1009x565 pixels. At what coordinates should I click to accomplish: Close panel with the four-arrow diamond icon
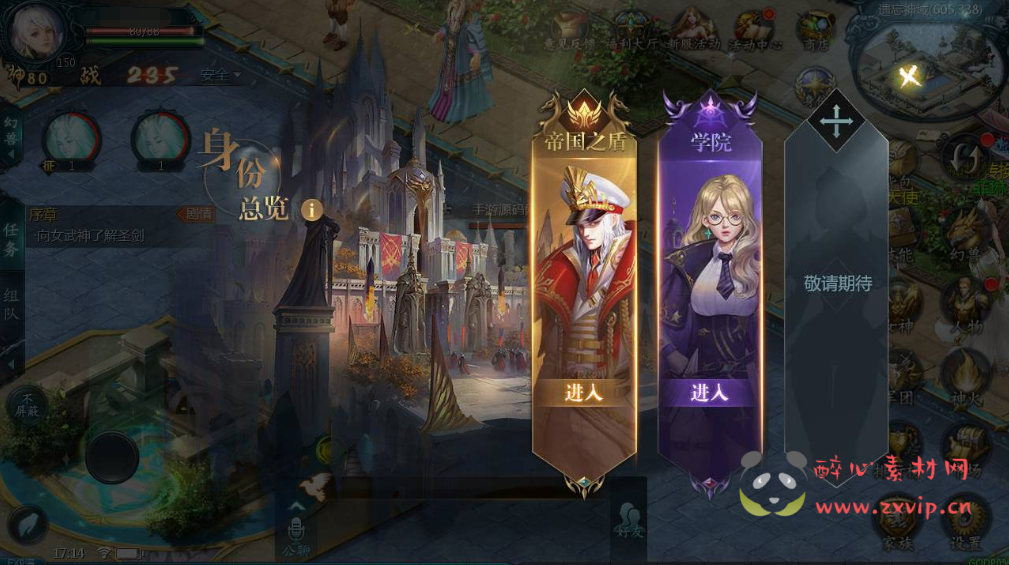pyautogui.click(x=835, y=121)
